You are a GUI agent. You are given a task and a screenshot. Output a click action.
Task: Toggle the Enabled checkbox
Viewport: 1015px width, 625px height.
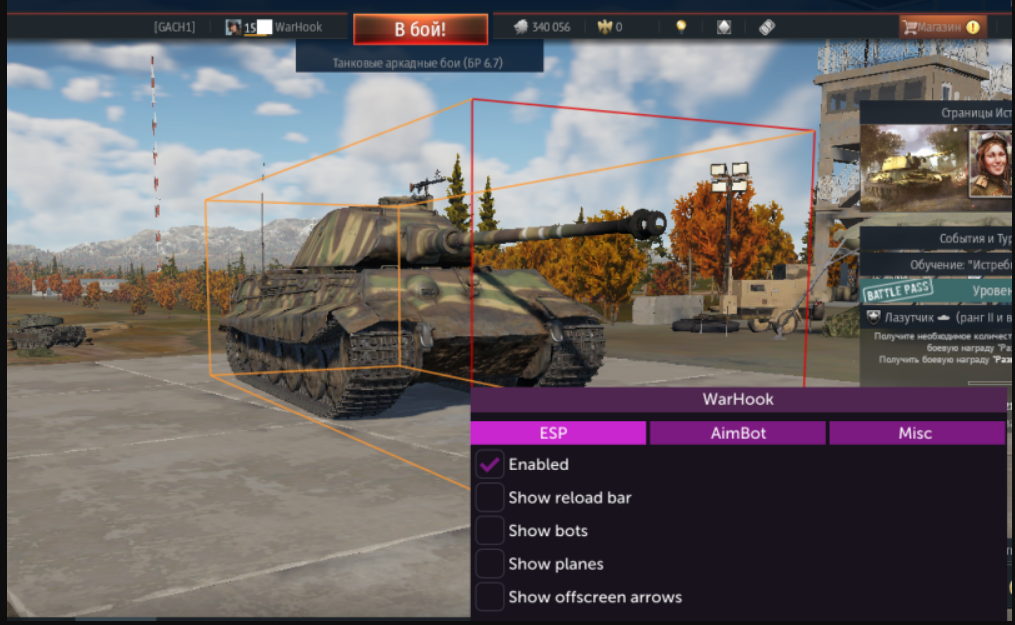[490, 464]
